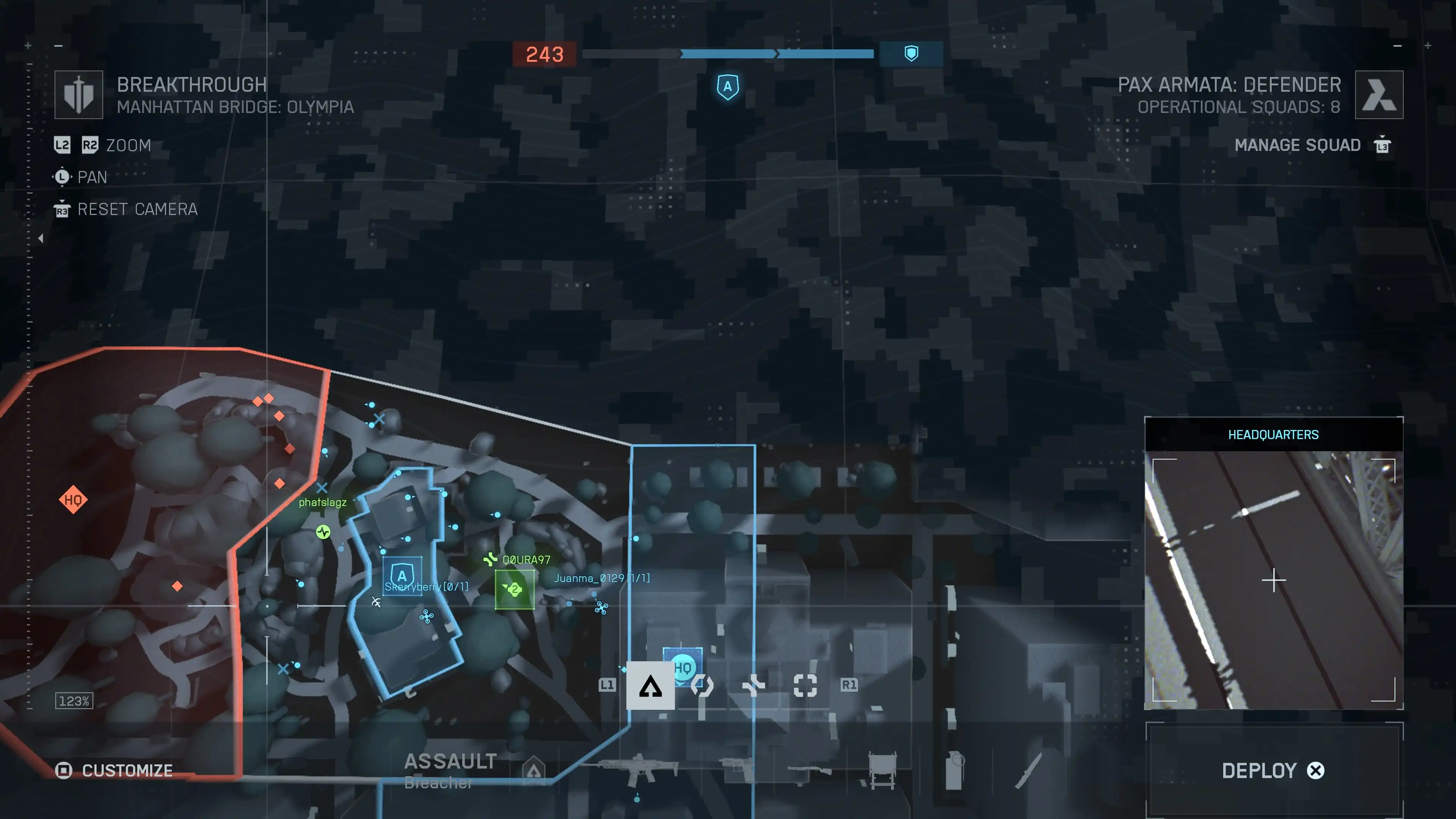The height and width of the screenshot is (819, 1456).
Task: Click the sector A shield at top
Action: (728, 87)
